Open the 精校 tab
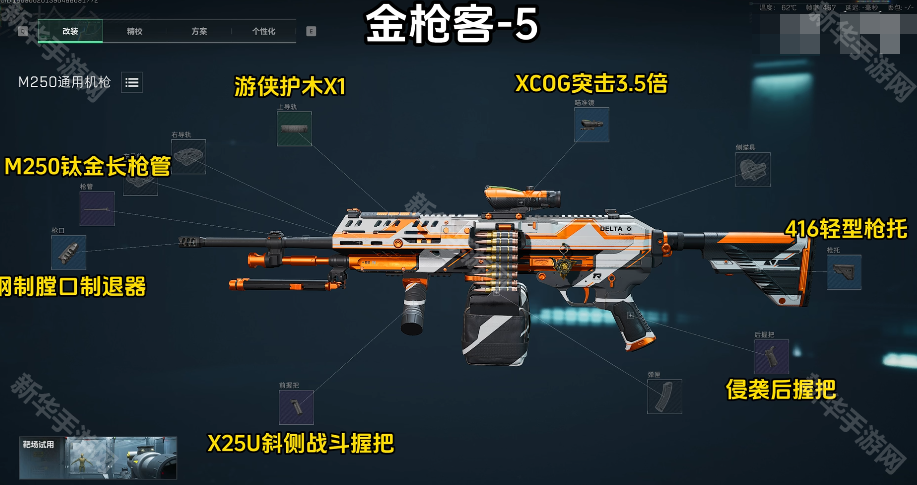 point(135,31)
